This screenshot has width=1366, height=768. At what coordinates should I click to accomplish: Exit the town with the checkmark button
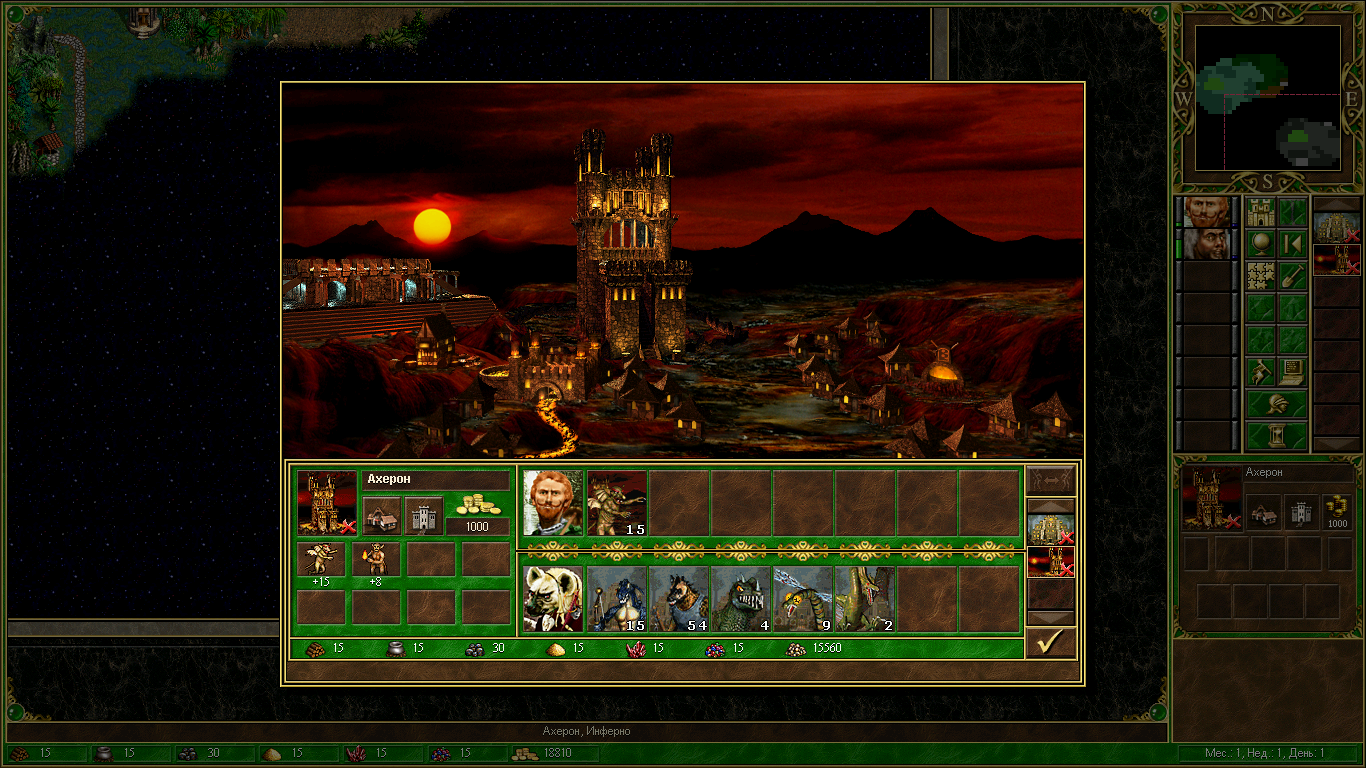(x=1050, y=643)
